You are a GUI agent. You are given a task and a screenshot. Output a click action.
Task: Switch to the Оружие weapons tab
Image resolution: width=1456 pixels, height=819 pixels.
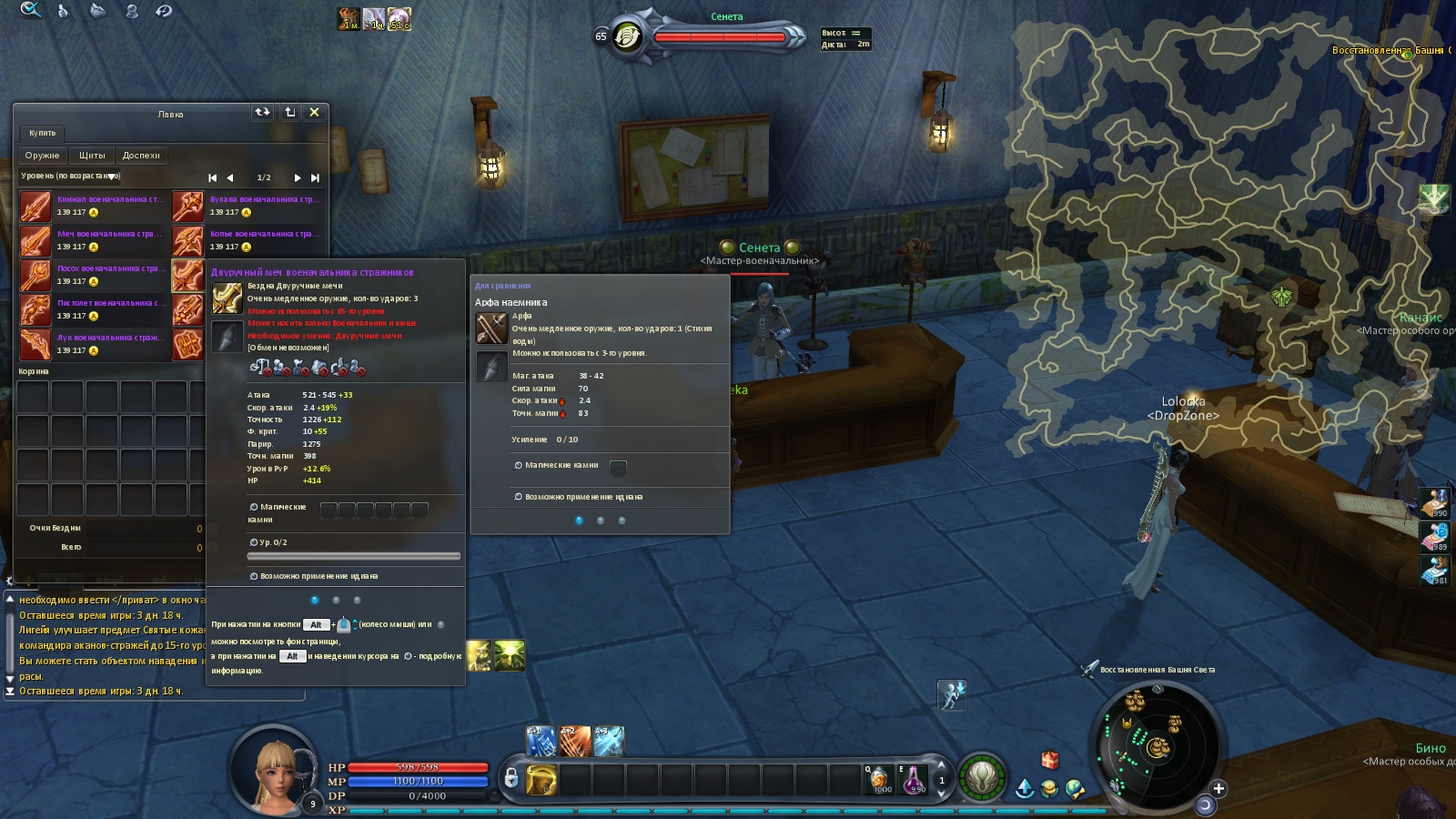tap(42, 156)
